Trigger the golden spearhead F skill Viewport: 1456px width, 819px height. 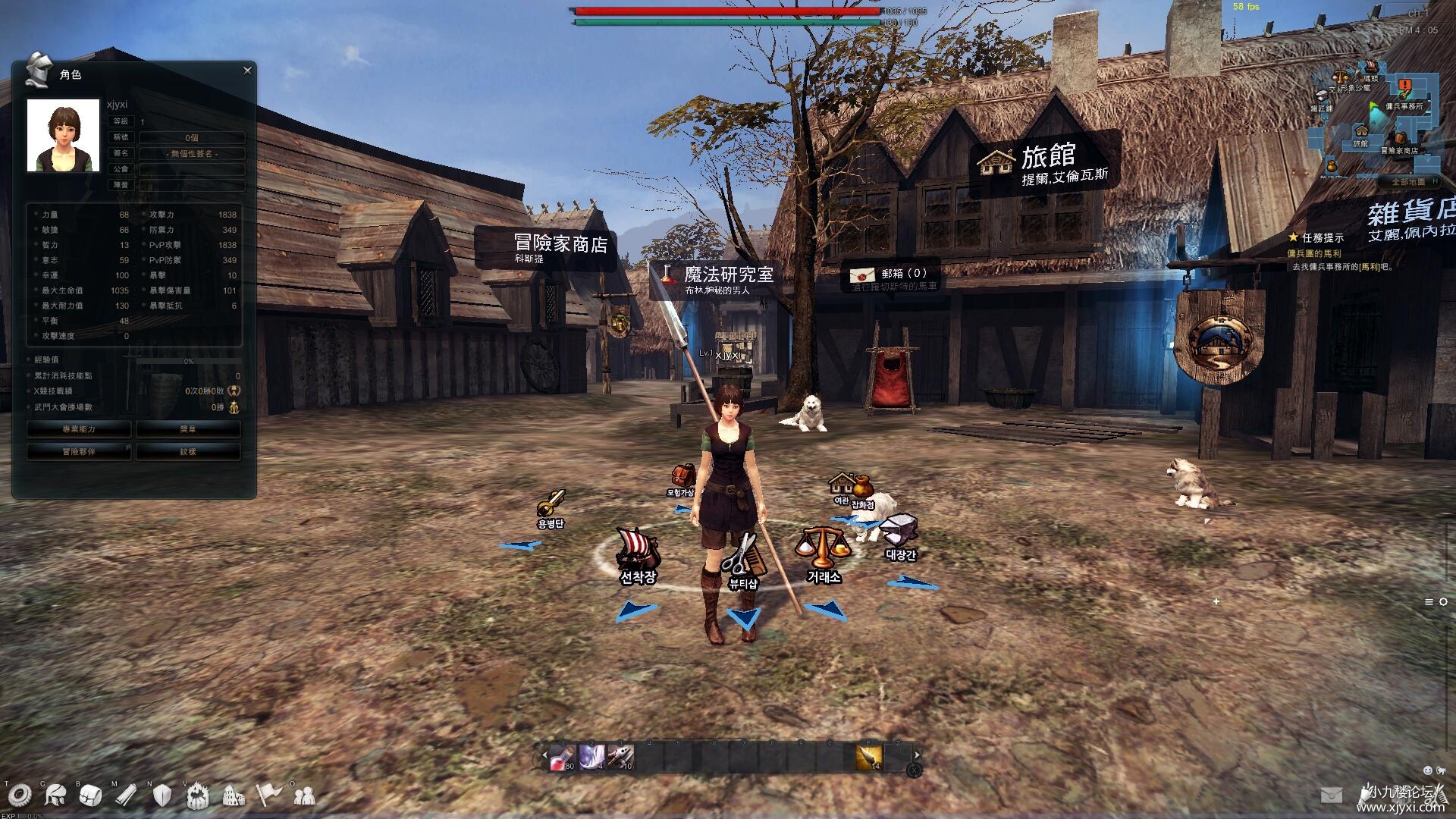(869, 757)
